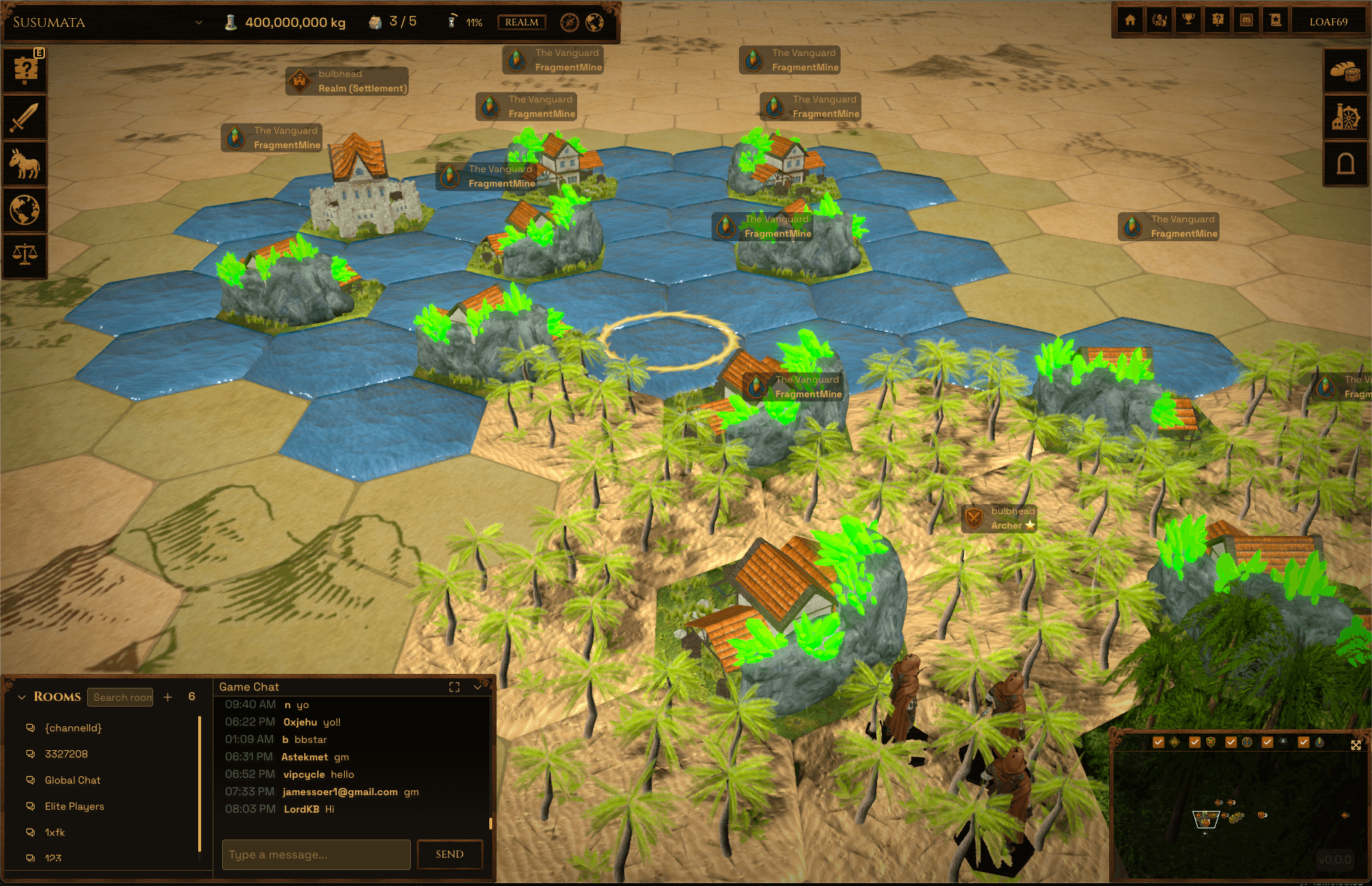Screen dimensions: 1372x886
Task: Click the chat message input field
Action: (x=316, y=855)
